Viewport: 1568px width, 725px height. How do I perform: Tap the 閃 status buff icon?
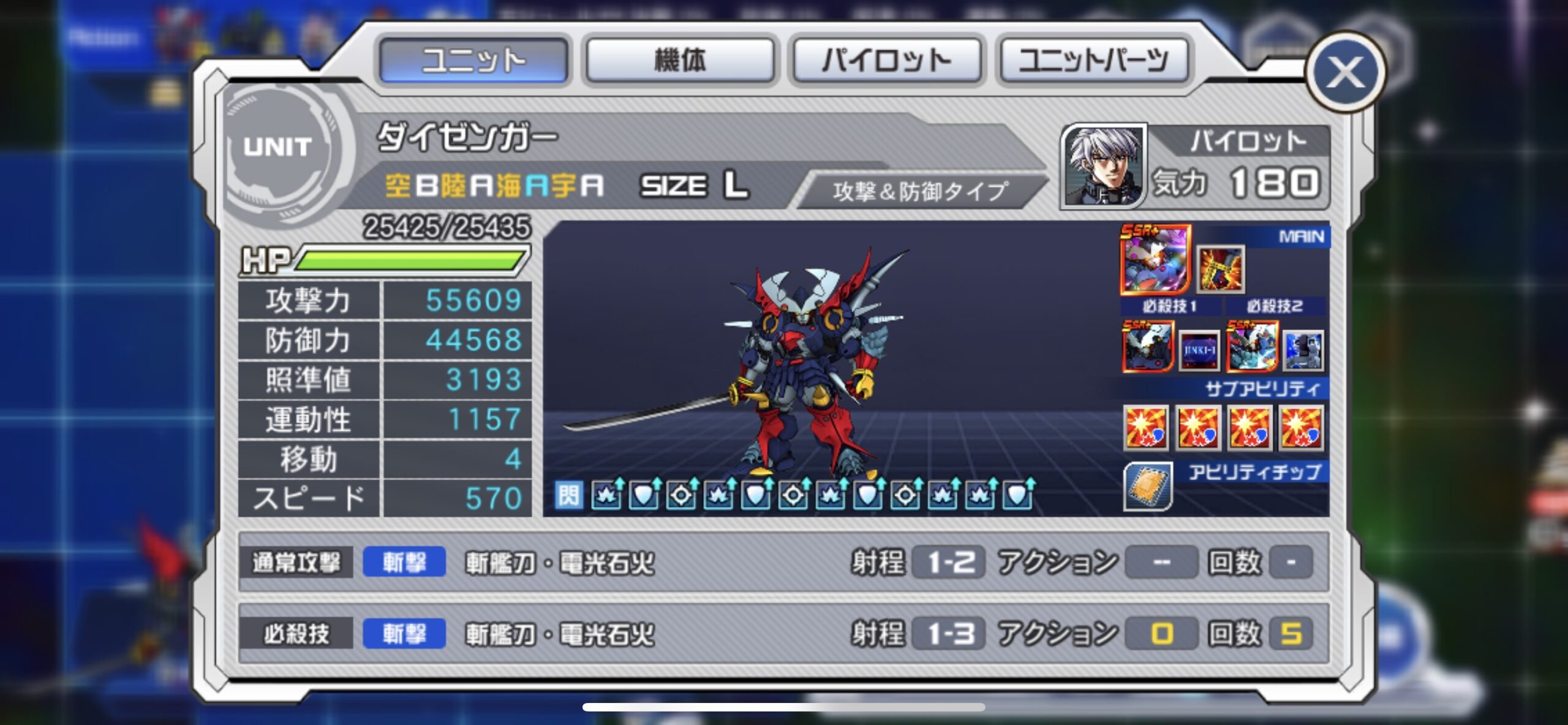[x=568, y=495]
